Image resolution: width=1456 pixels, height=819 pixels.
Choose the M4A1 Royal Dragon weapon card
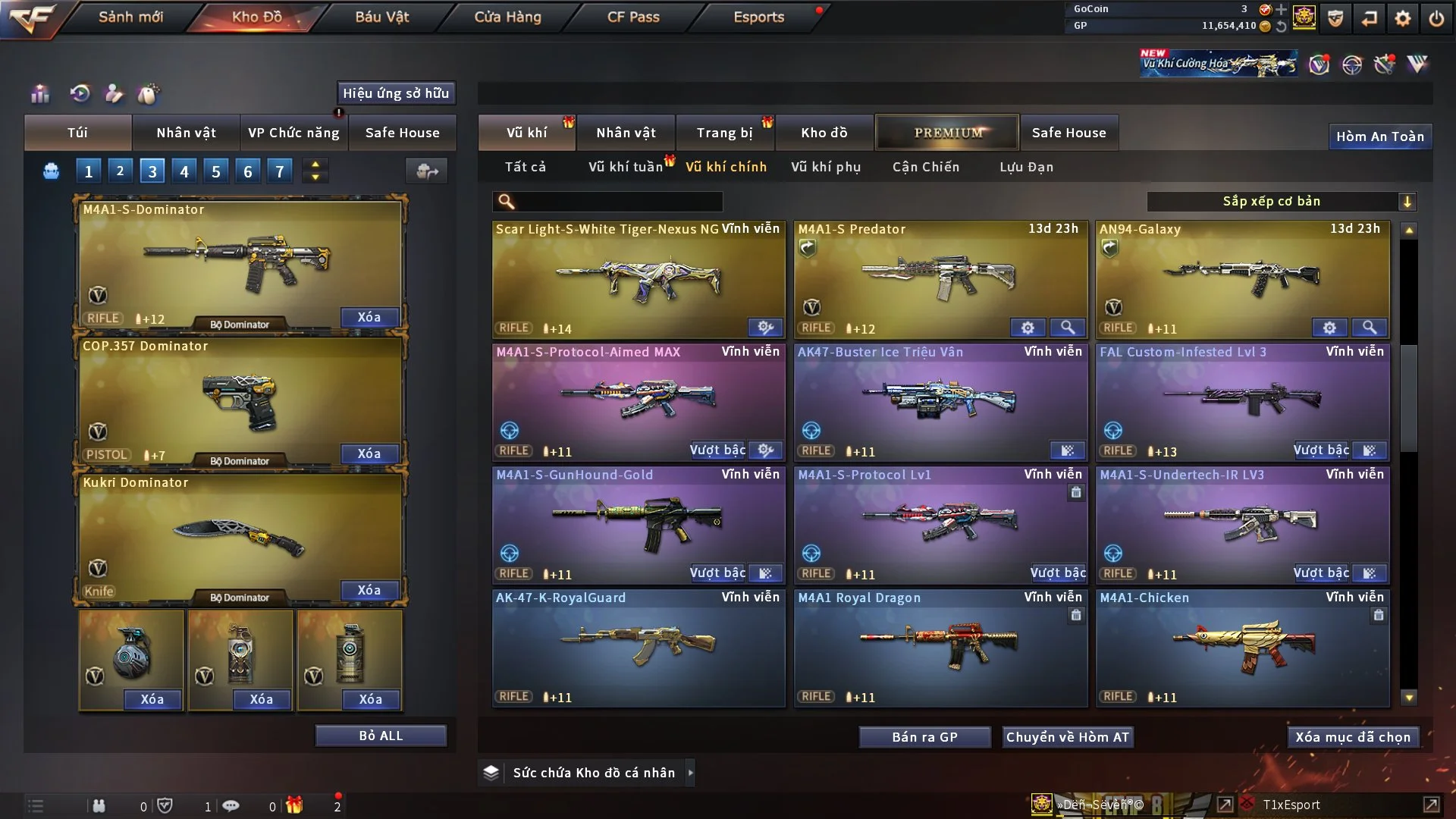940,648
